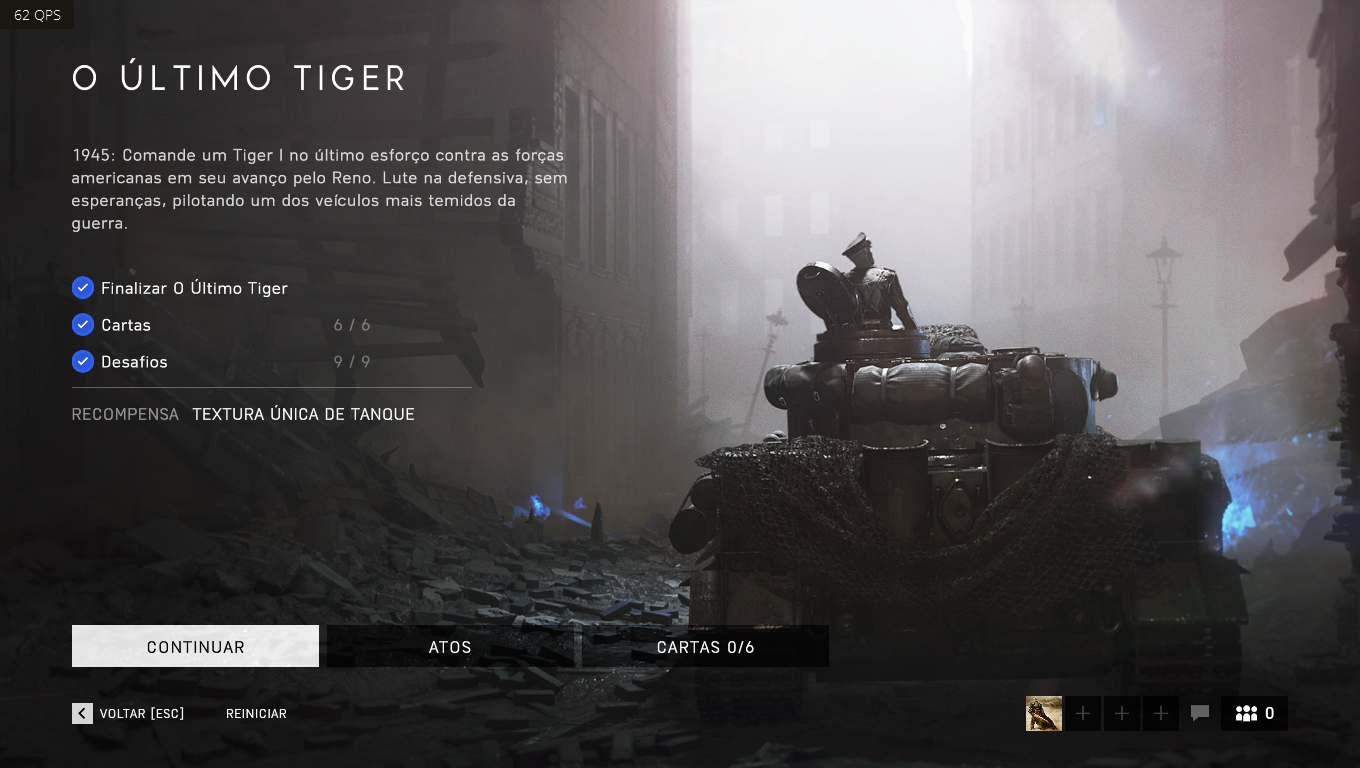Select the player soldier avatar
1360x768 pixels.
1043,713
